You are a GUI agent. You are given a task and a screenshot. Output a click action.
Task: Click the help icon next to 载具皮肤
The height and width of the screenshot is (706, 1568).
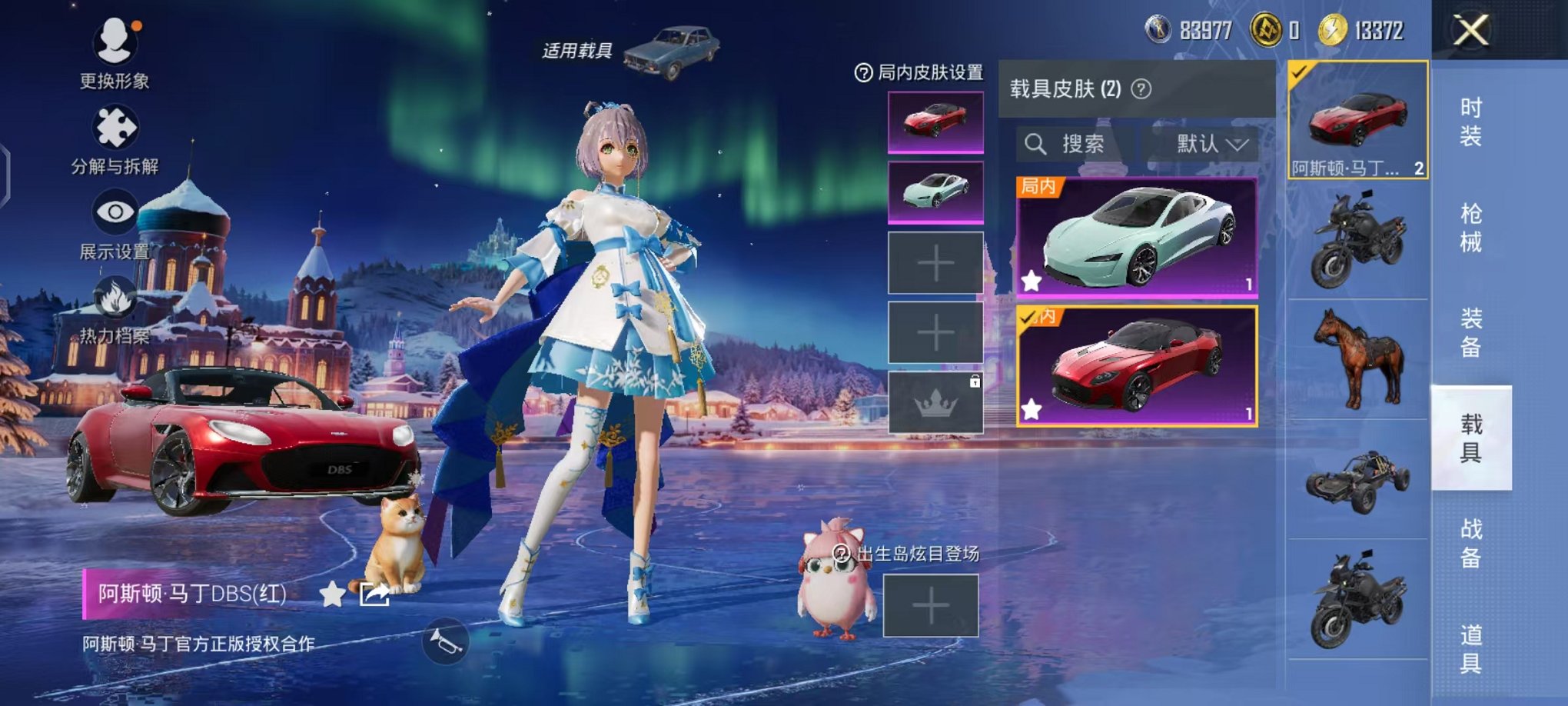point(1142,89)
